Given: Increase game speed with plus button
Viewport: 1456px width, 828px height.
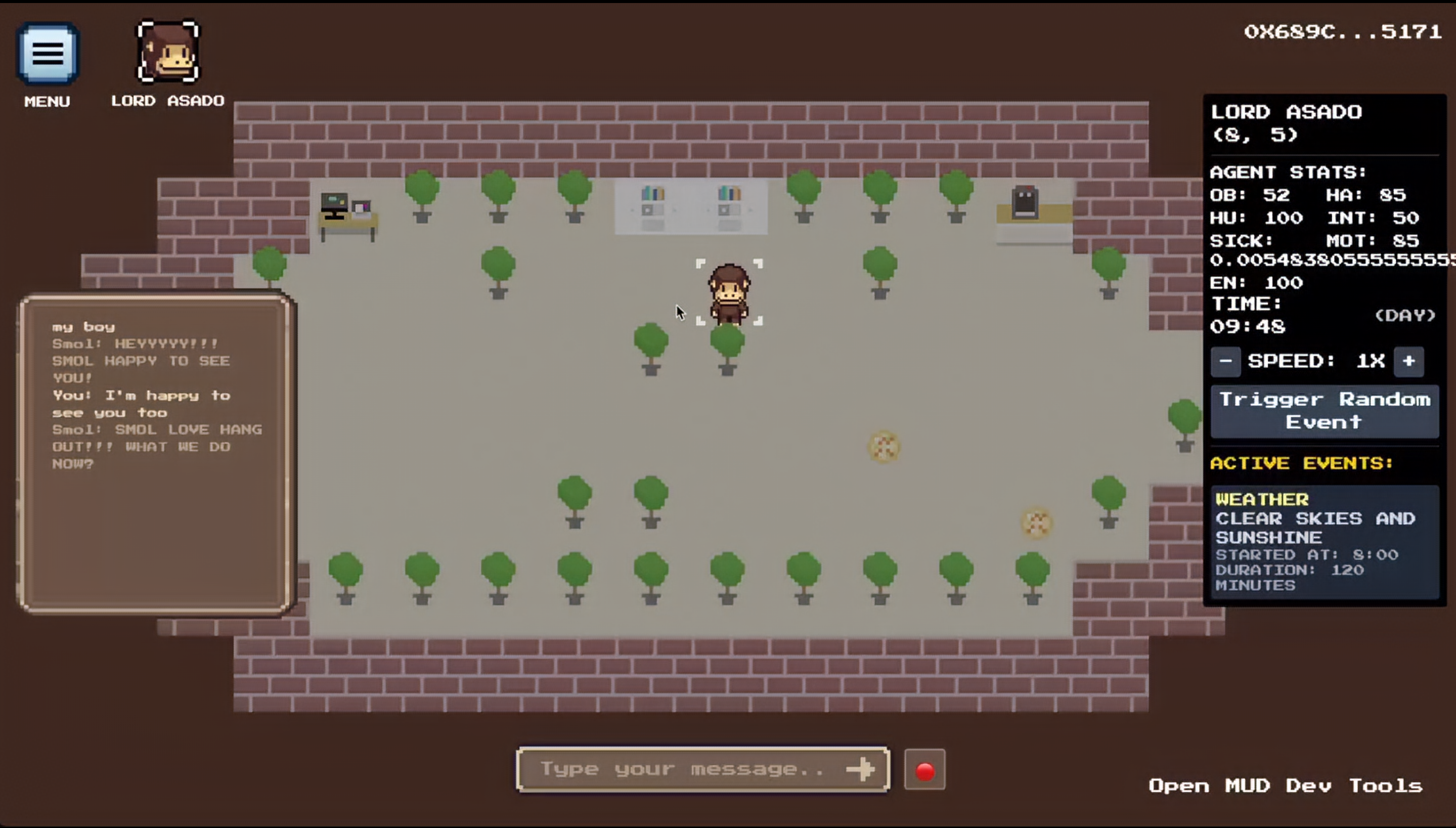Looking at the screenshot, I should pyautogui.click(x=1408, y=362).
